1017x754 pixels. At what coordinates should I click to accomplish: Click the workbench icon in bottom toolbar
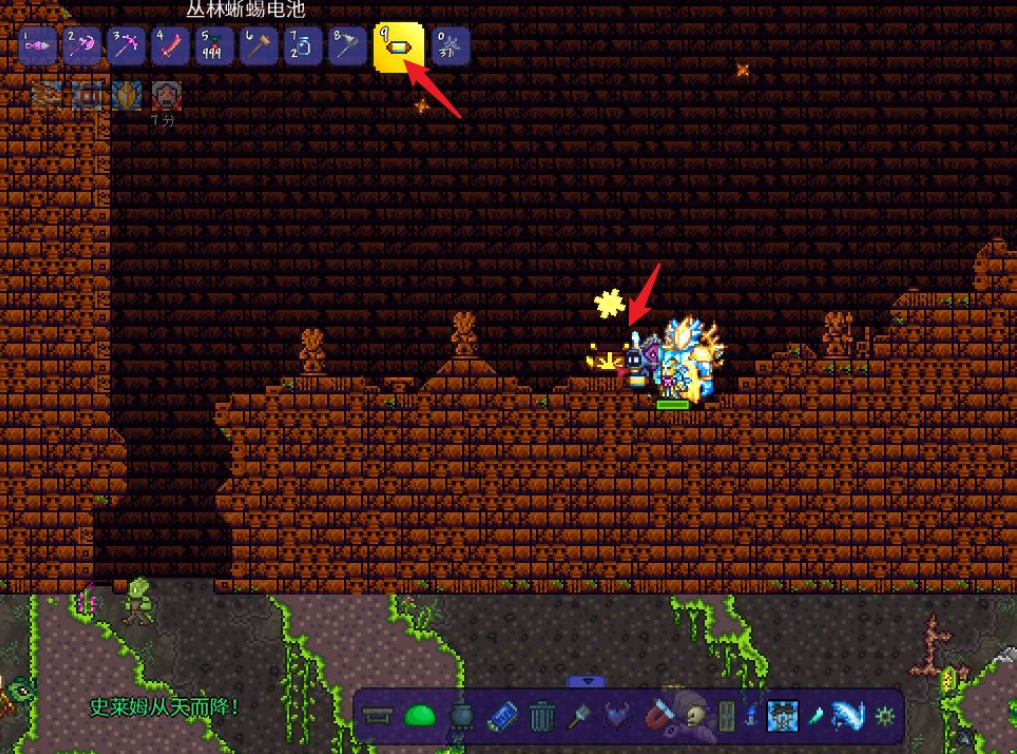point(379,716)
